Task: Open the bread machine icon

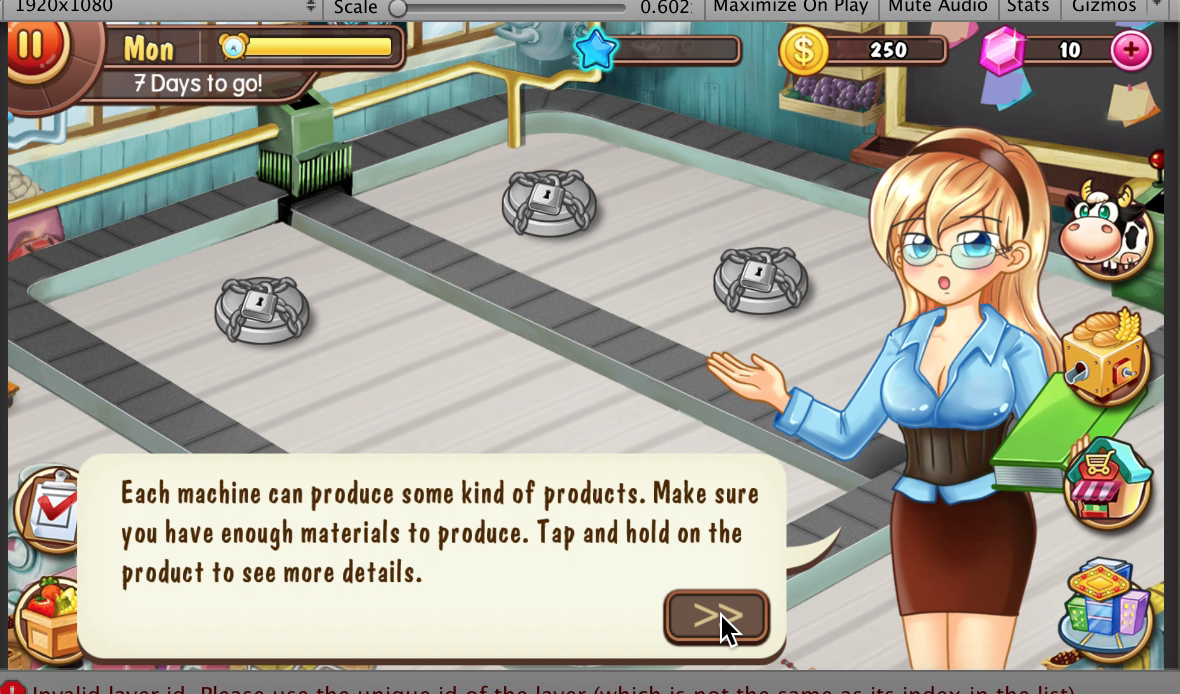Action: [x=1104, y=358]
